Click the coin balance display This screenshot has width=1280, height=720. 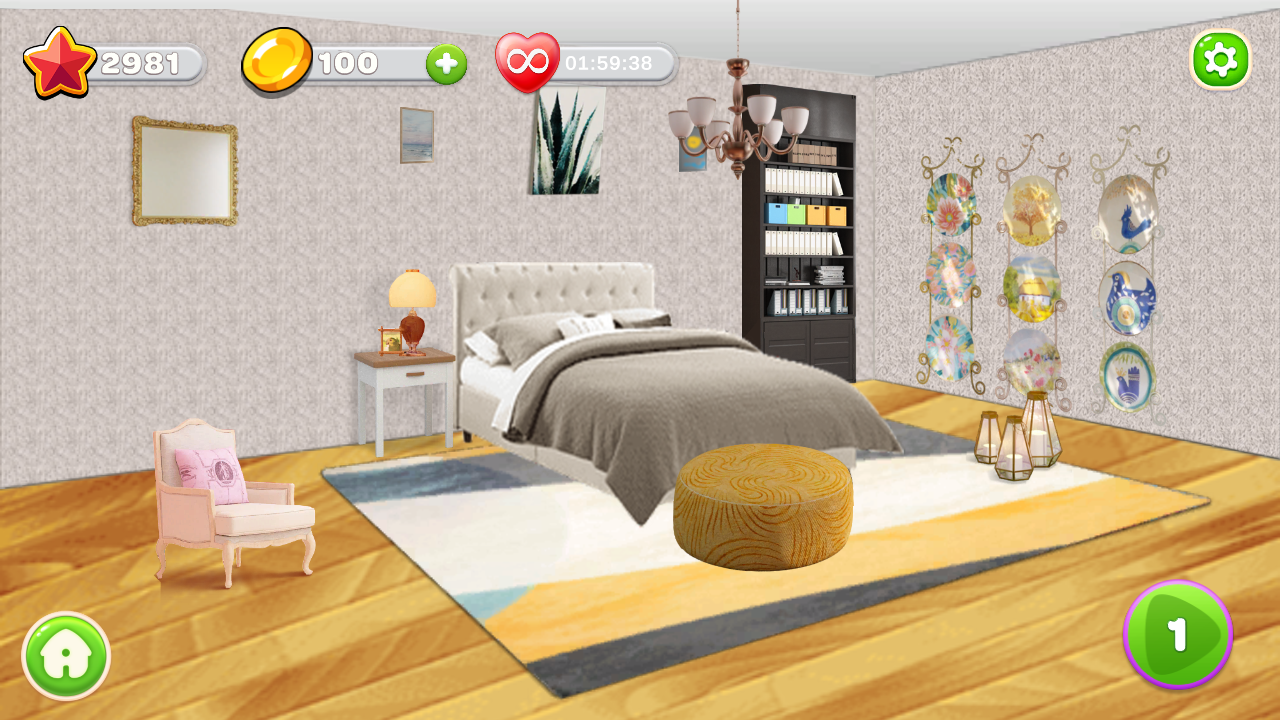point(350,62)
